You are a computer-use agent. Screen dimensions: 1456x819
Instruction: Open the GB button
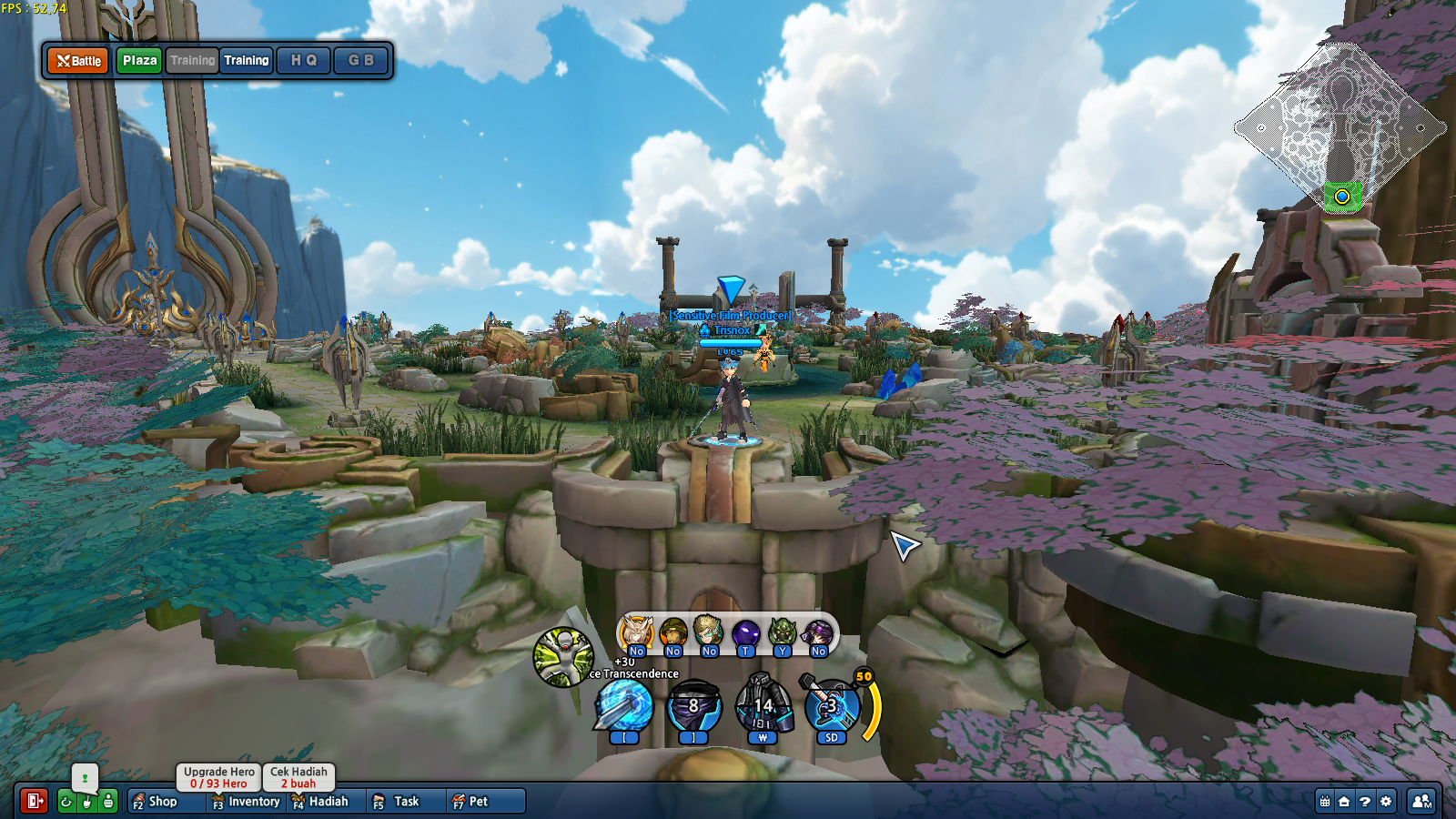(360, 61)
